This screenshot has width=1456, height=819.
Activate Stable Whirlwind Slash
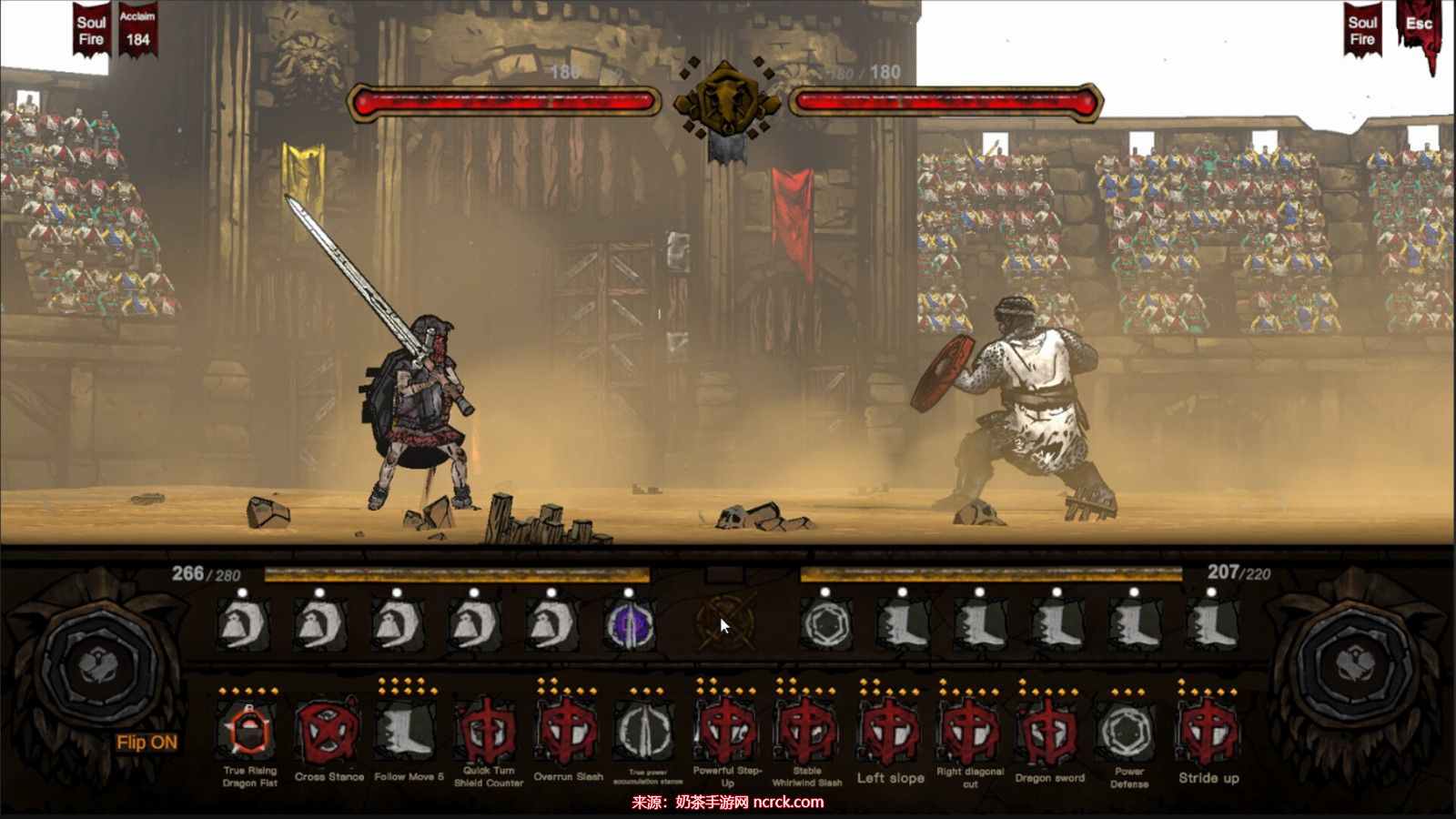pos(806,733)
